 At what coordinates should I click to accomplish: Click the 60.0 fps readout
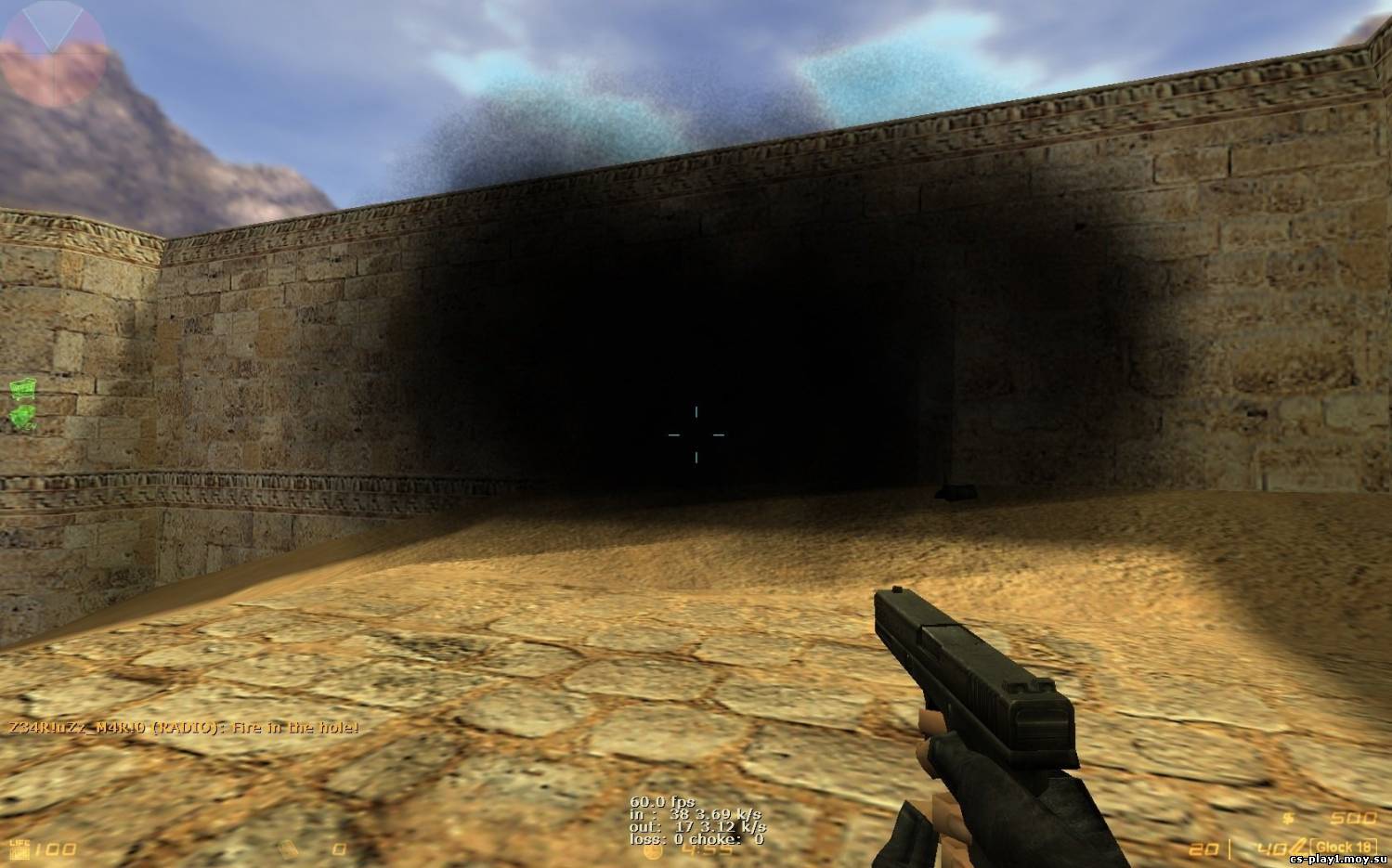click(662, 801)
